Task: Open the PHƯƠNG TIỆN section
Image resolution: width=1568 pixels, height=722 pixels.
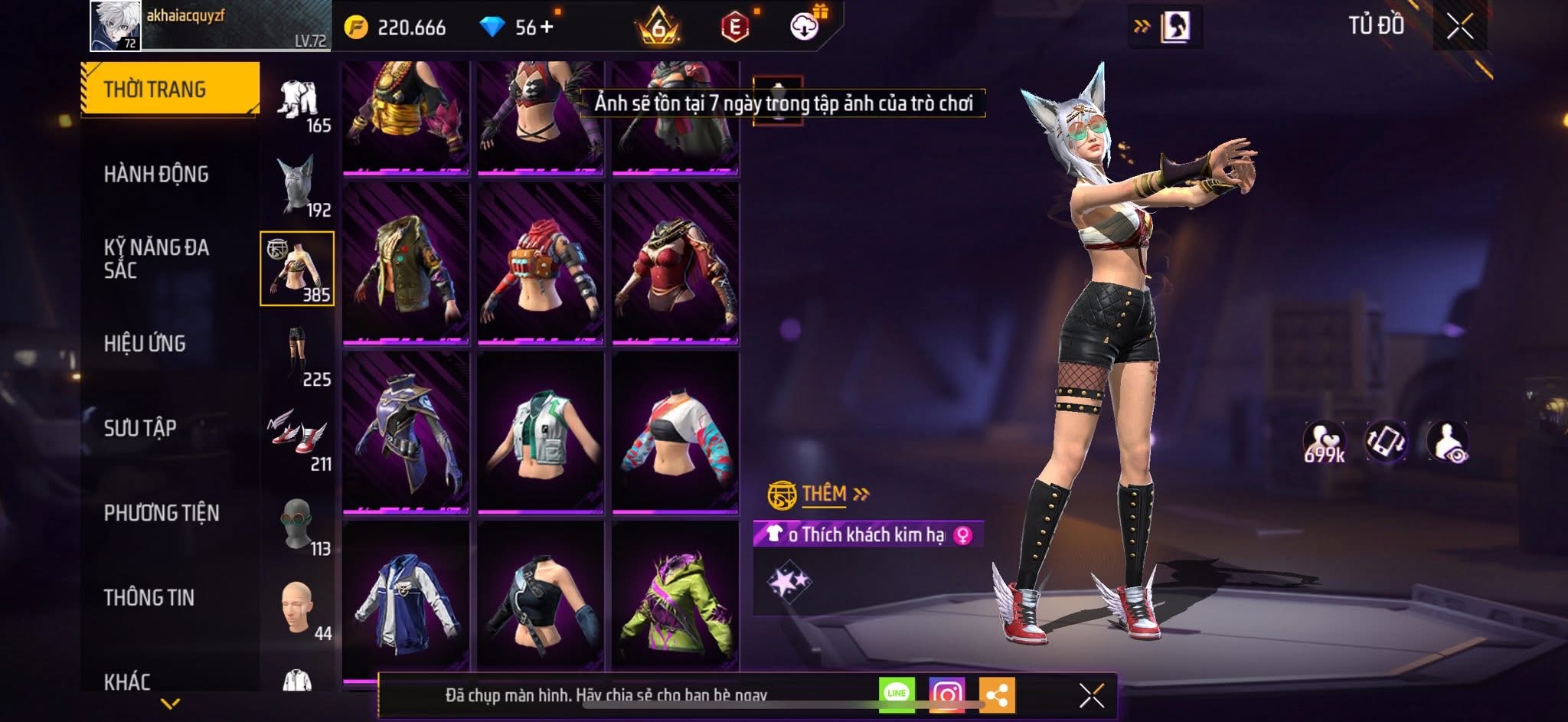Action: tap(162, 513)
